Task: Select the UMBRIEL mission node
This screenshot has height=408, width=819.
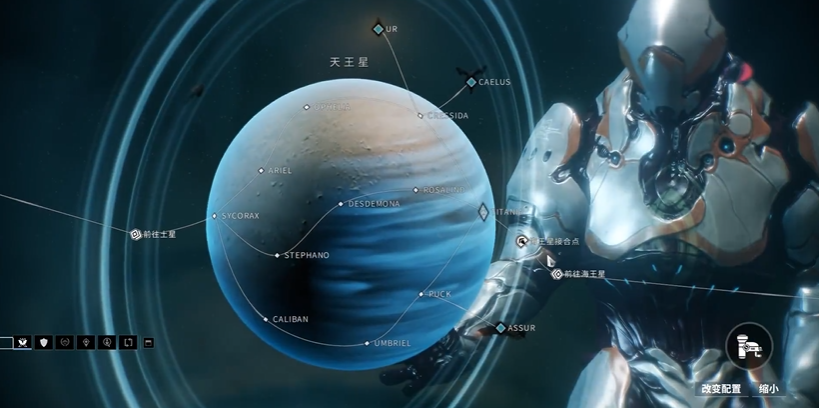Action: coord(369,343)
